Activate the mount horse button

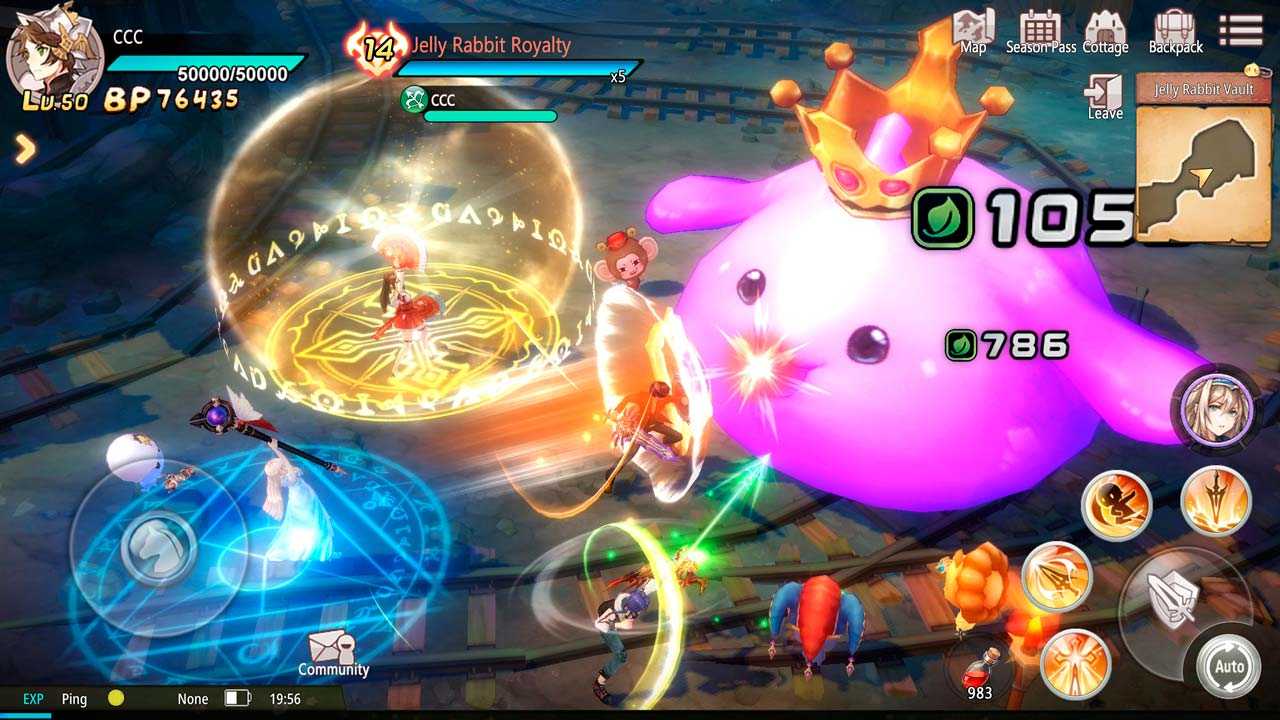(x=156, y=546)
